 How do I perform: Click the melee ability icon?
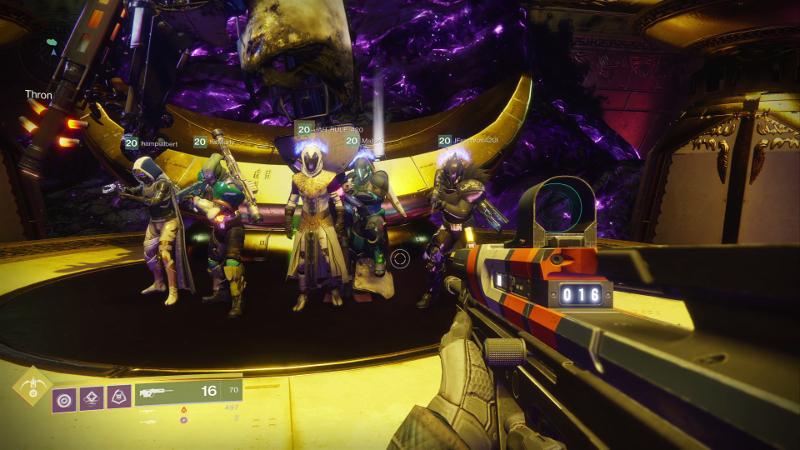[x=92, y=398]
